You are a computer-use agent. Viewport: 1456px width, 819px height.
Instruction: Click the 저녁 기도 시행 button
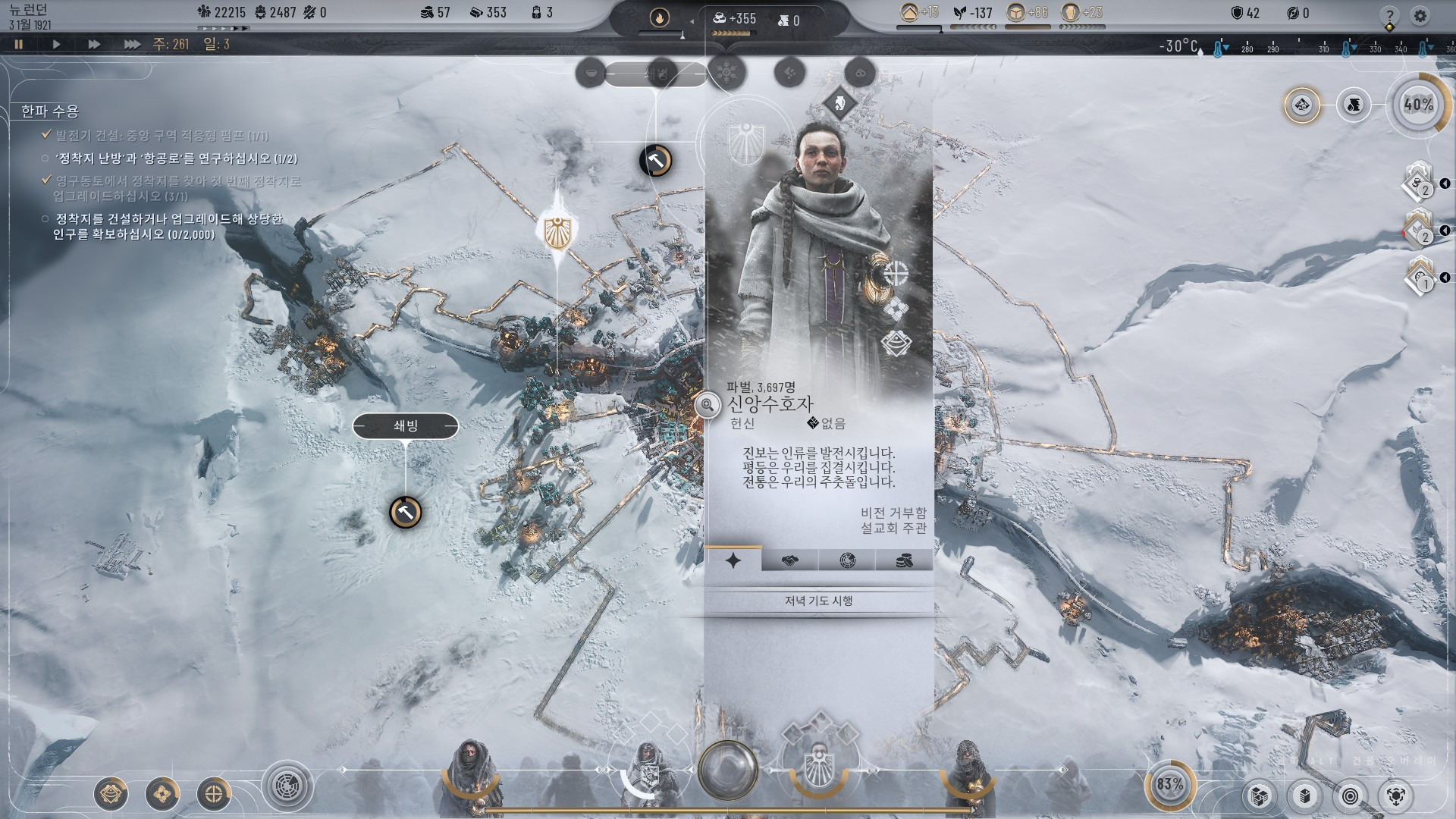[819, 601]
